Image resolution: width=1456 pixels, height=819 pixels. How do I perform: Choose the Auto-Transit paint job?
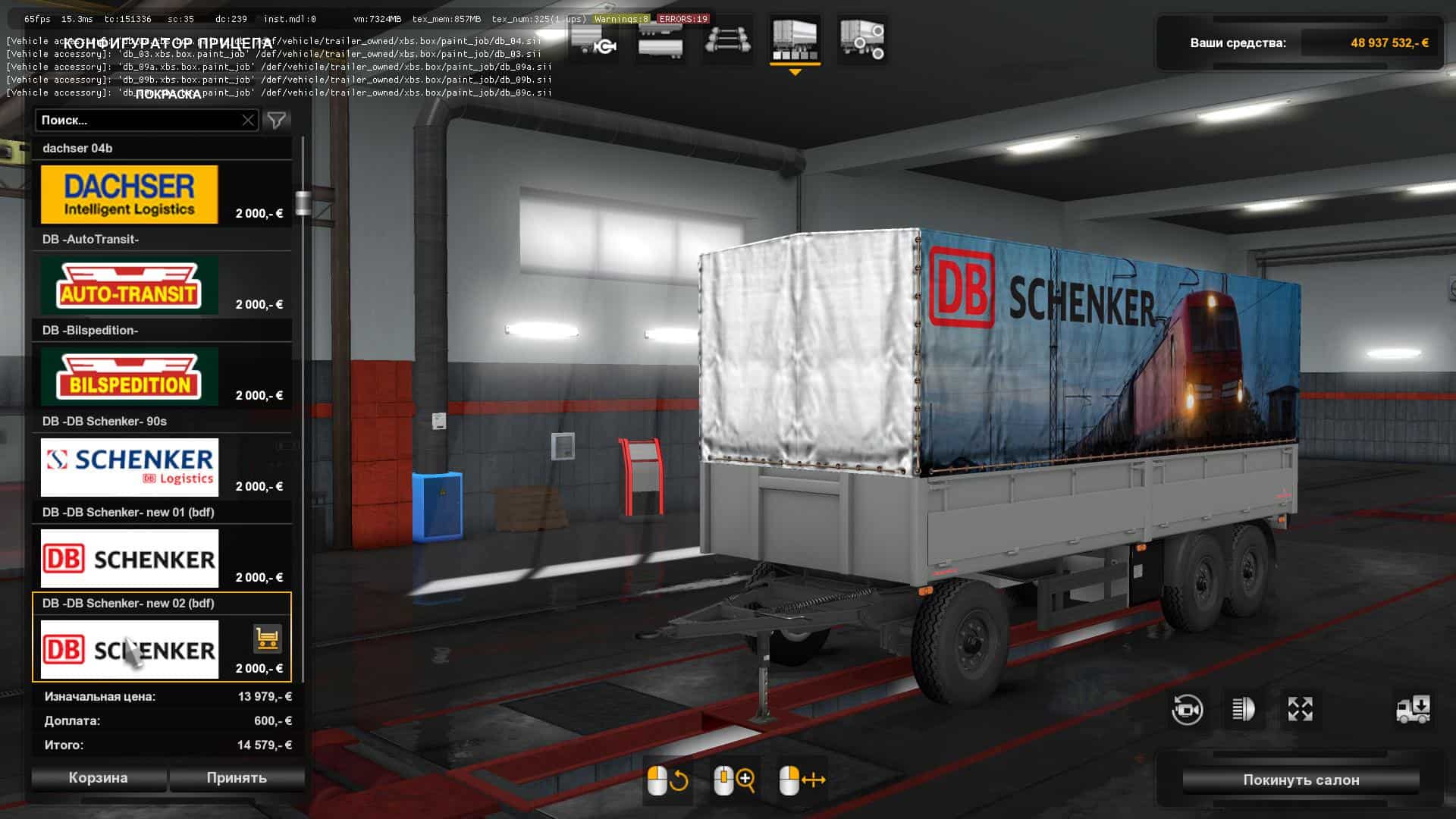129,286
